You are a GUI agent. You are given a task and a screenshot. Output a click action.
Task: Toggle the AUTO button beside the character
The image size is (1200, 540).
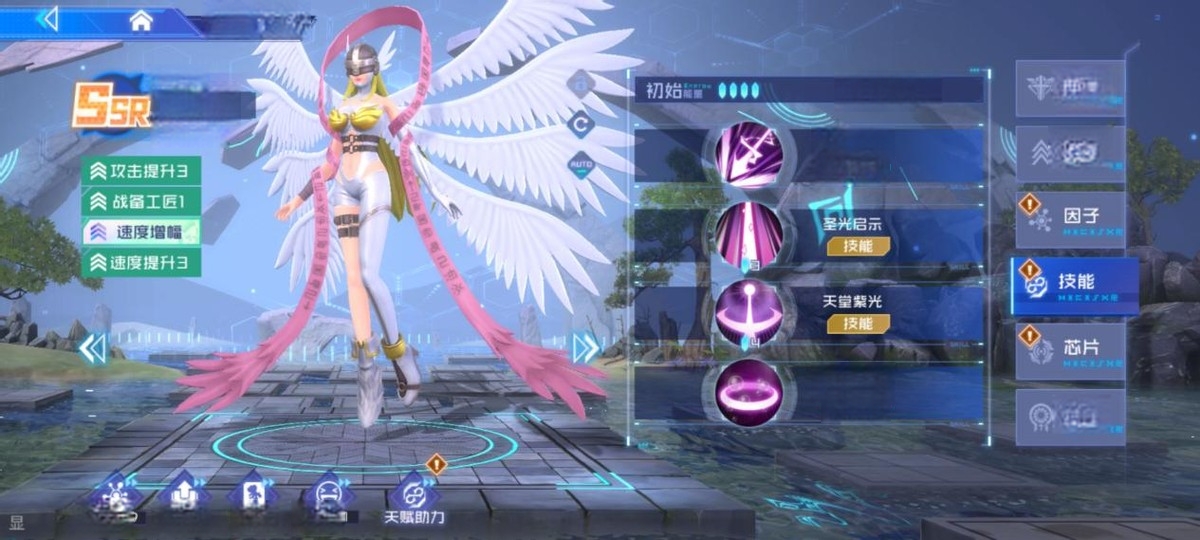tap(581, 163)
